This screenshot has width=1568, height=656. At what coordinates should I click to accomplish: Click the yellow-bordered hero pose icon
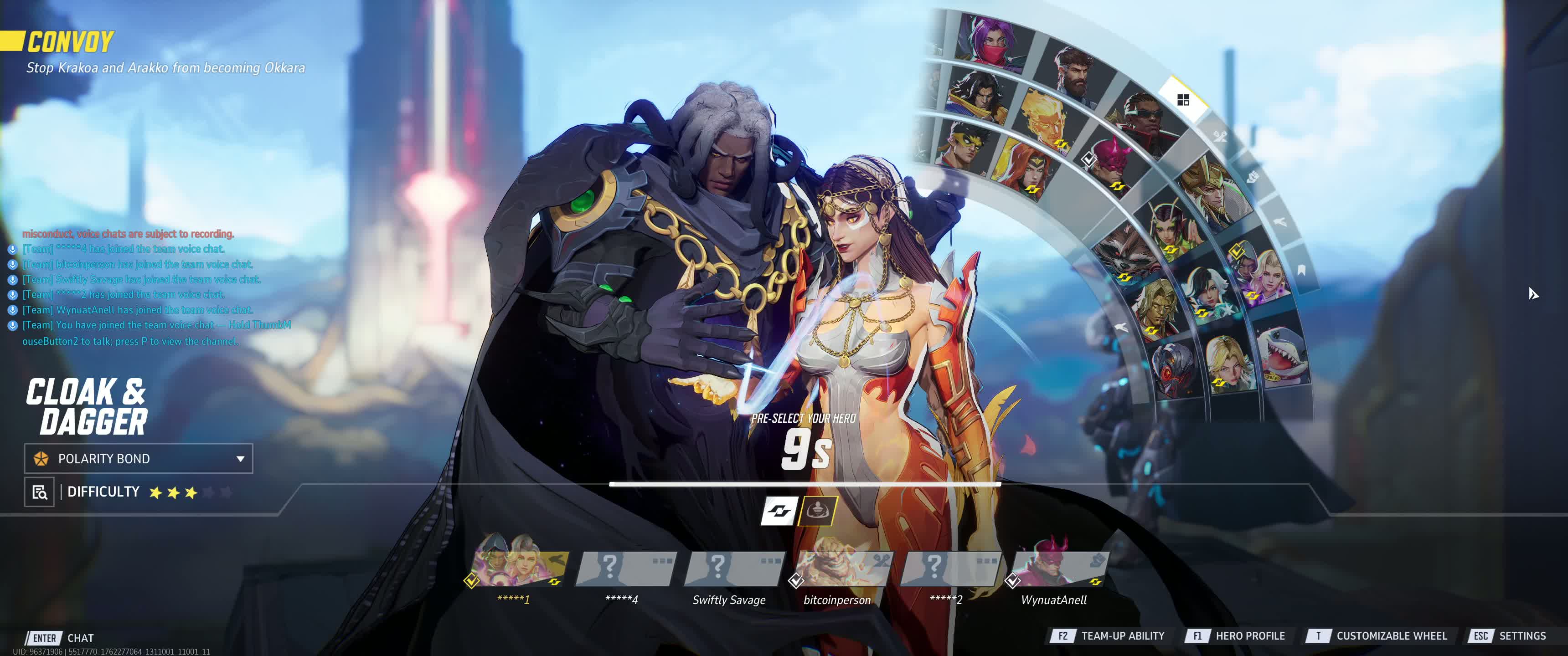point(817,511)
